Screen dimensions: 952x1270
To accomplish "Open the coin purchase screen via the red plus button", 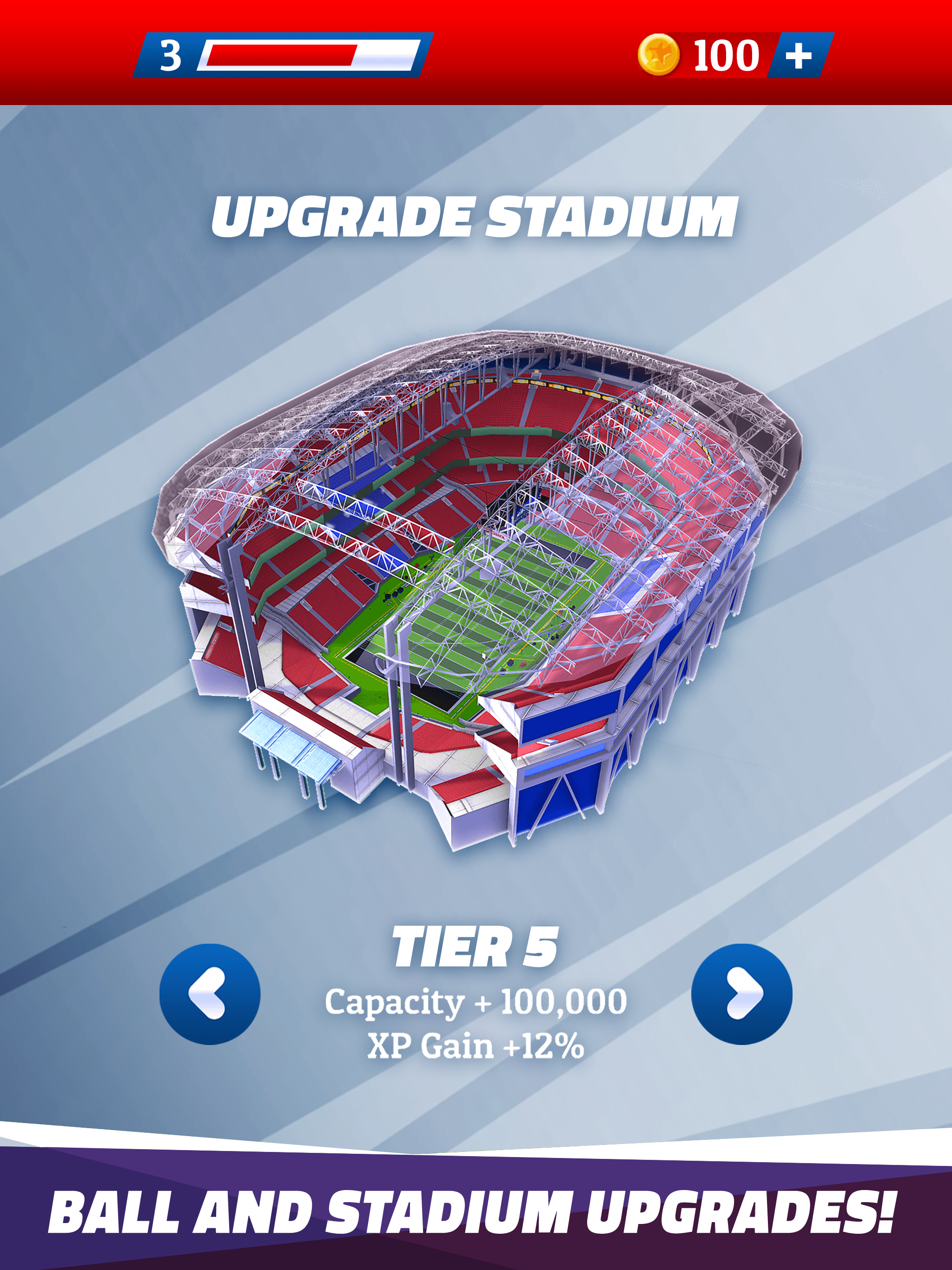I will [800, 56].
